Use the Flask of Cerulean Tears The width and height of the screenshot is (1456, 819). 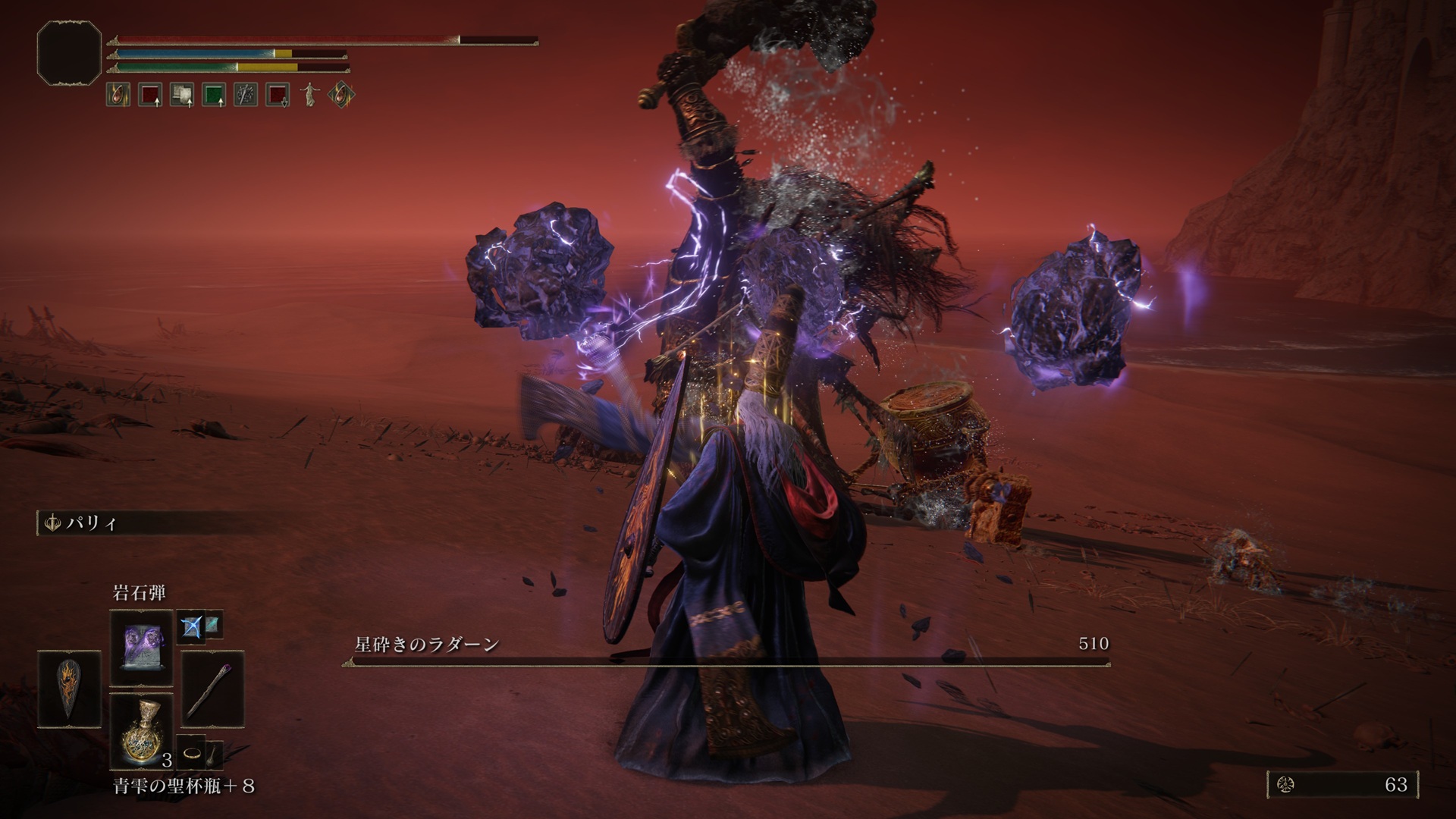142,729
